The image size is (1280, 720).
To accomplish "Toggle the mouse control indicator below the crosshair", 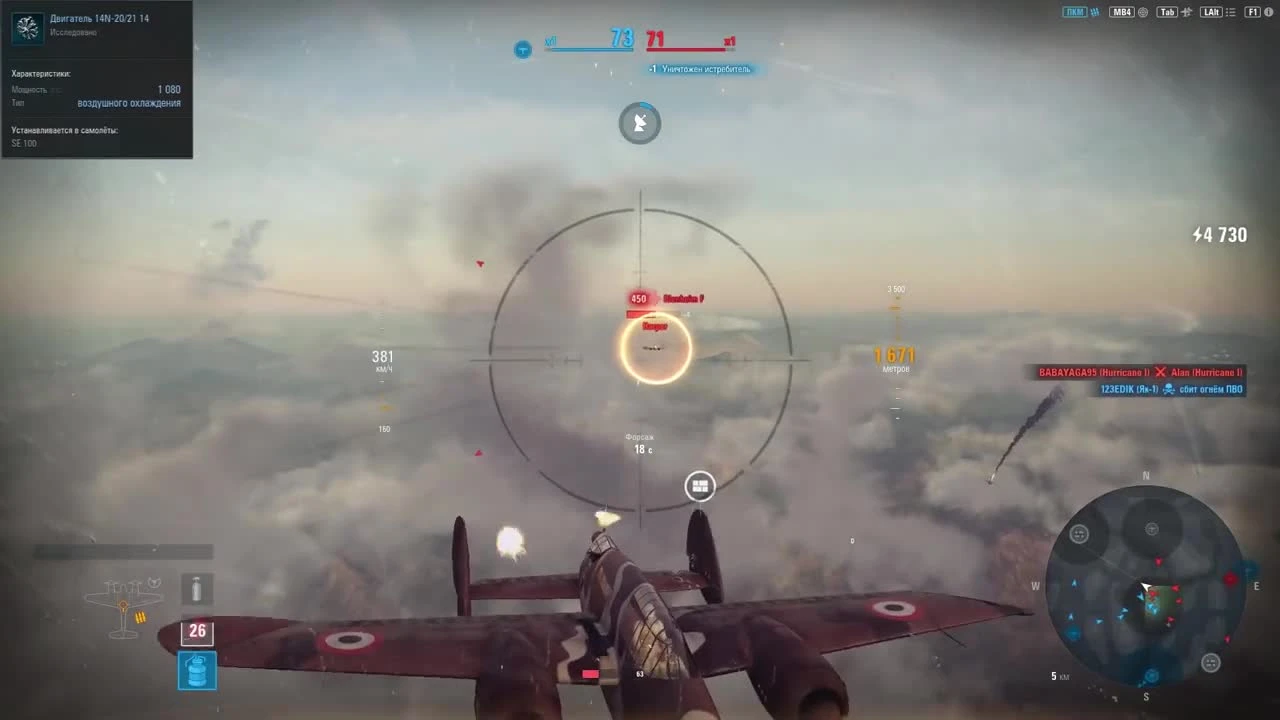I will click(x=699, y=486).
